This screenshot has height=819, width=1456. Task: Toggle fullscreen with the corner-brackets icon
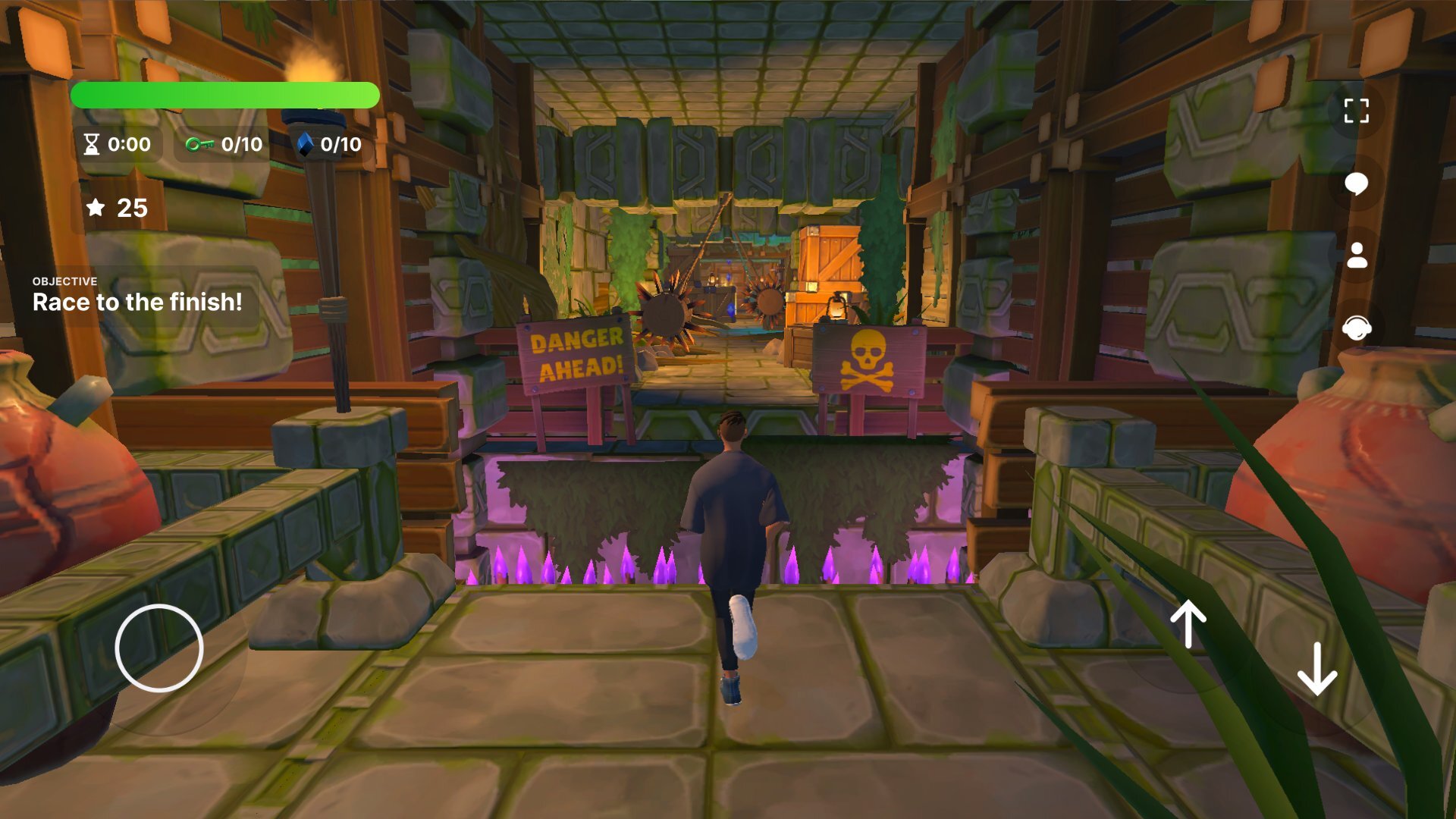1356,111
